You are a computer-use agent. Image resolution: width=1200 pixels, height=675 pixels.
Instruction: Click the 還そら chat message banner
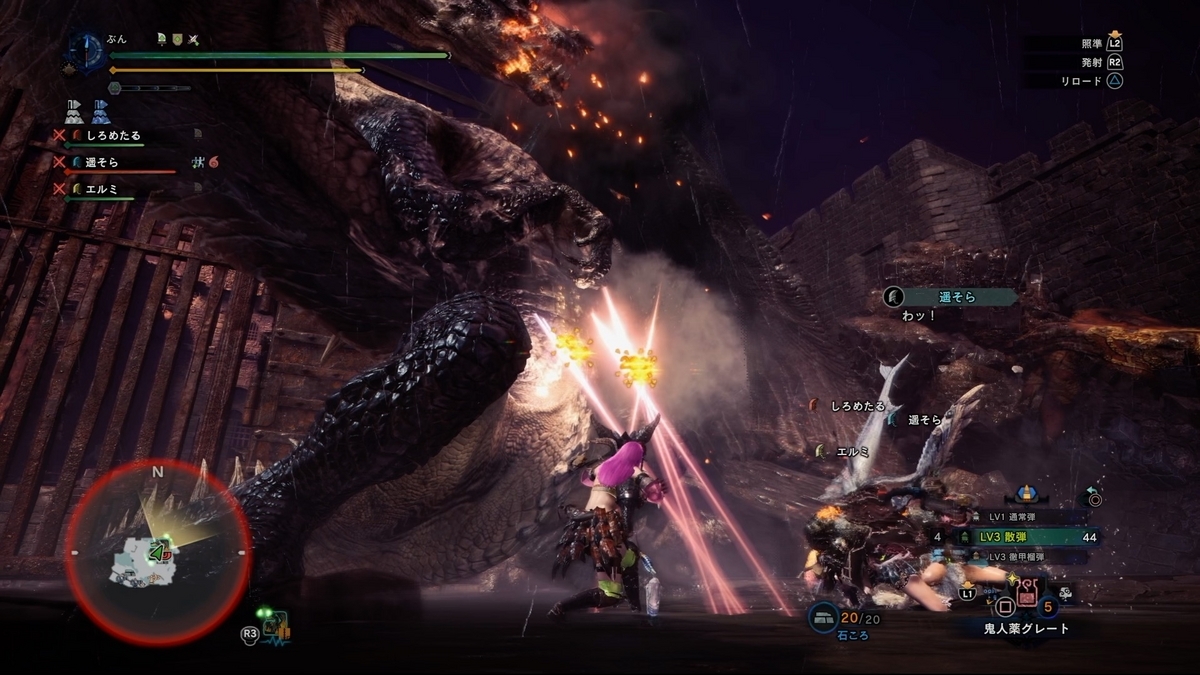click(x=950, y=296)
